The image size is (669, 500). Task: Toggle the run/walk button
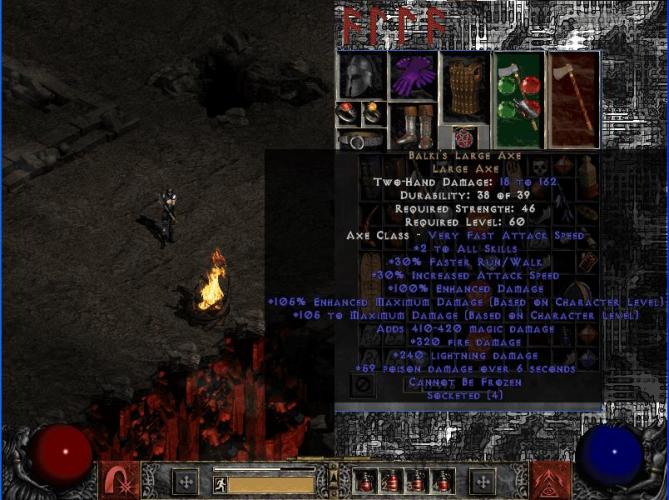point(219,483)
